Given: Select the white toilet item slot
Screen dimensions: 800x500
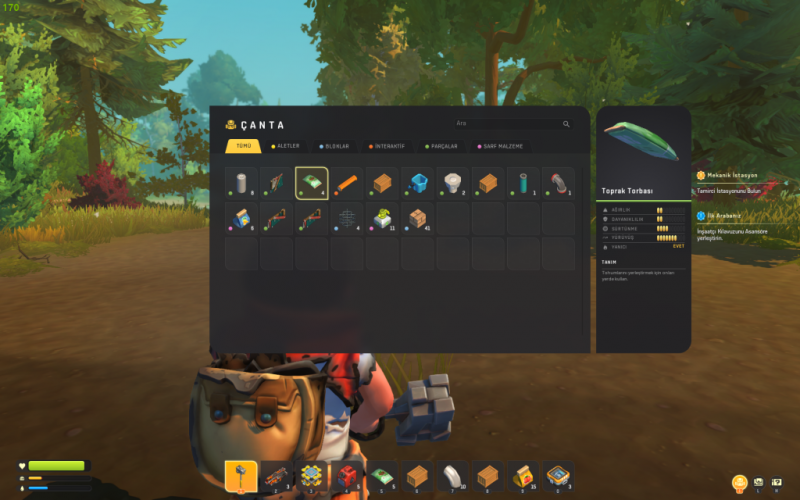Looking at the screenshot, I should [x=452, y=184].
